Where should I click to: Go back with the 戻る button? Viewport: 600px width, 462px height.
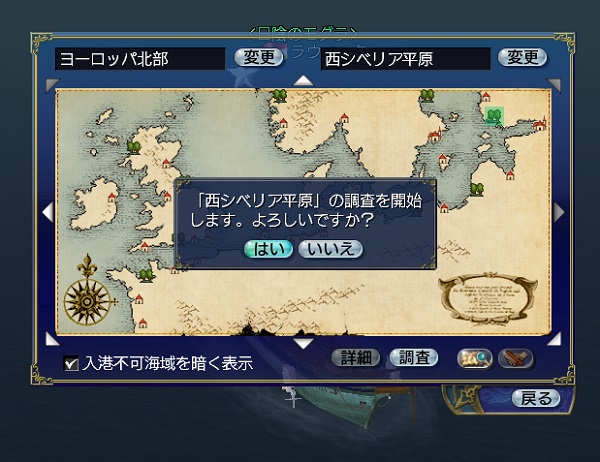pos(536,398)
